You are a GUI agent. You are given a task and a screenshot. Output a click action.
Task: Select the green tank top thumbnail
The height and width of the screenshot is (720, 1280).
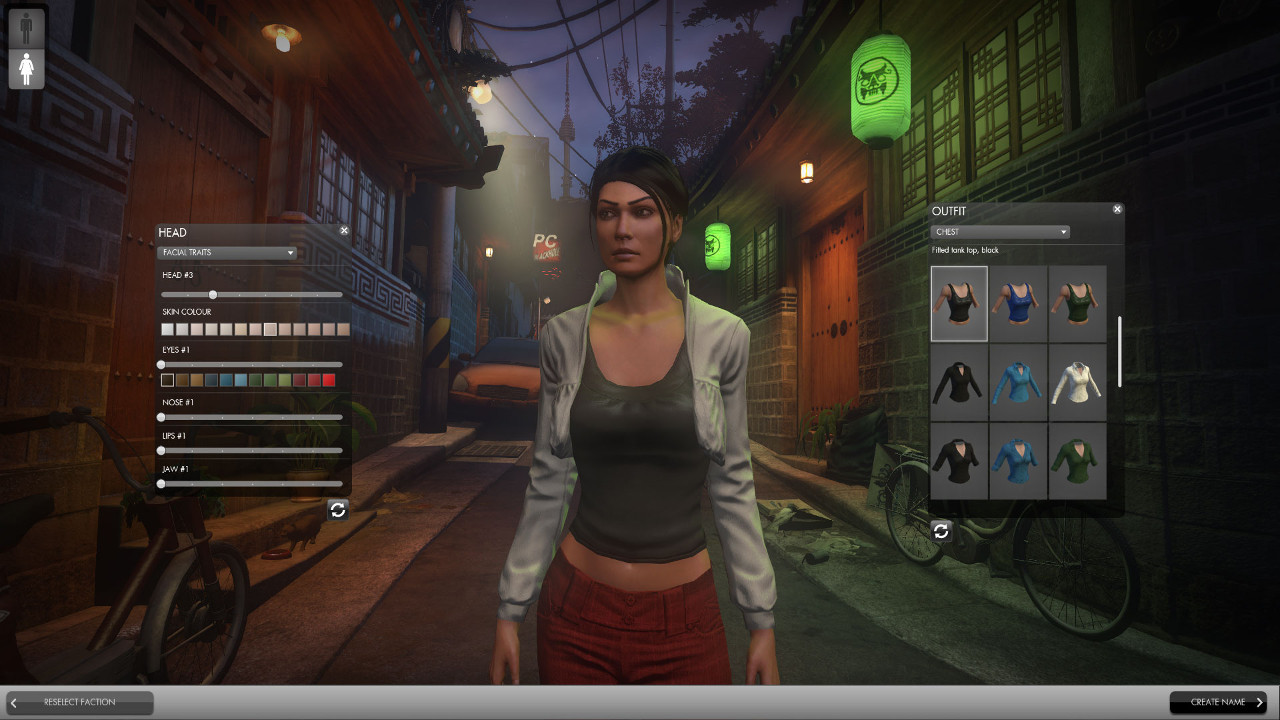1077,303
